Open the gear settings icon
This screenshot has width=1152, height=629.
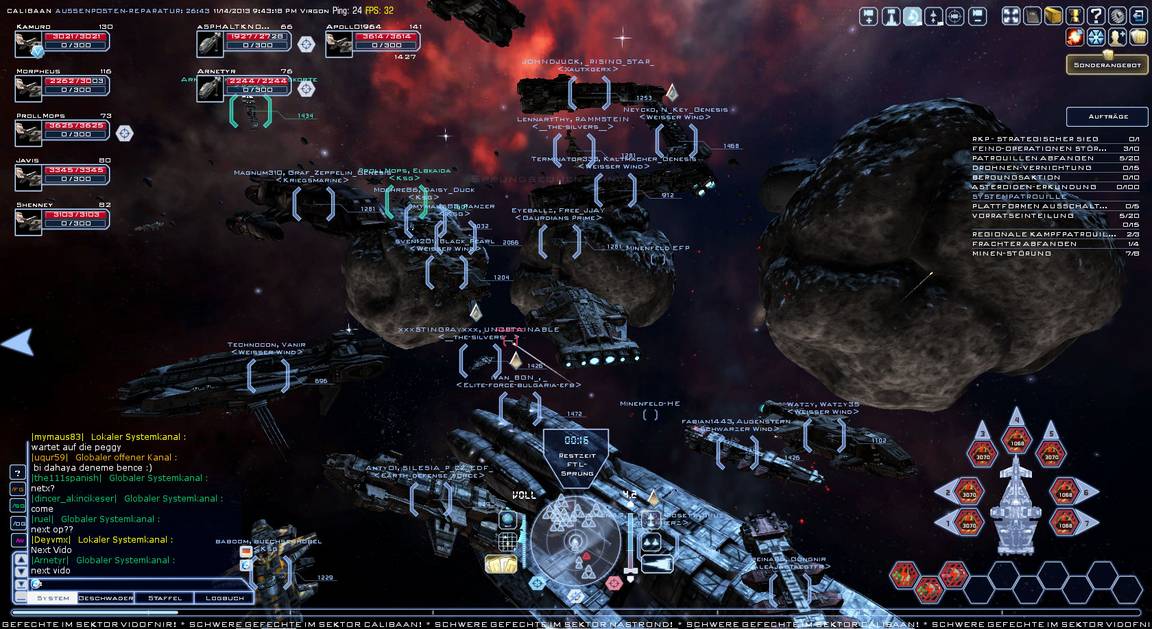1117,16
